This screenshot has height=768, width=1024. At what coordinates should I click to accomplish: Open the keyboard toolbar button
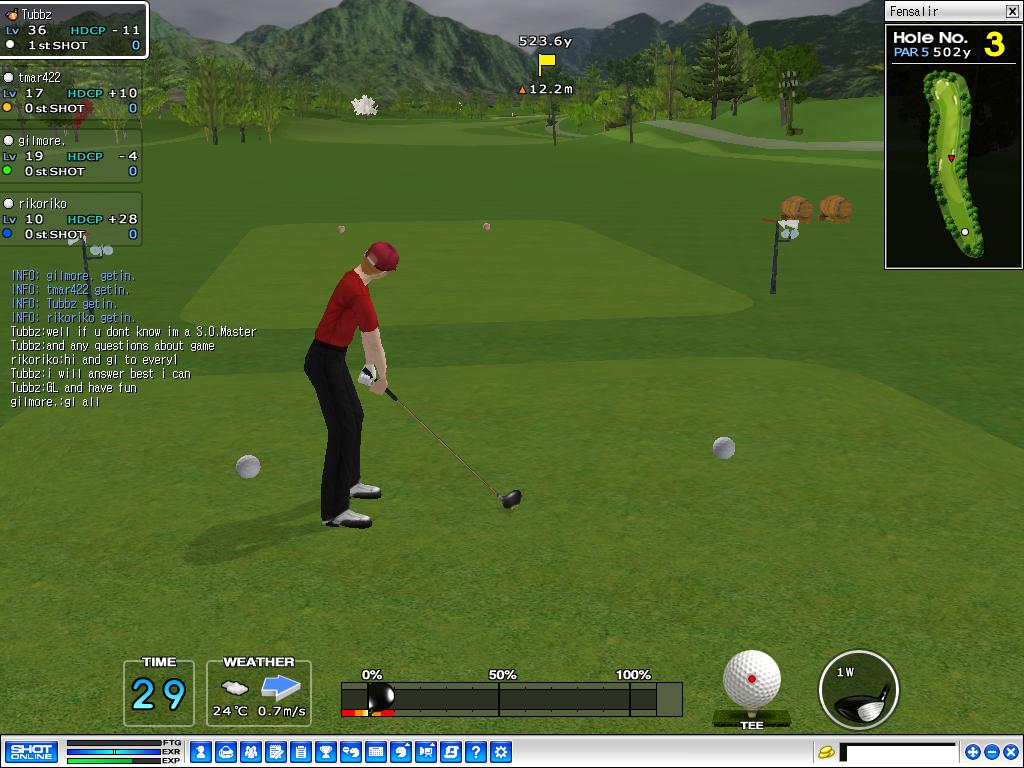click(376, 752)
